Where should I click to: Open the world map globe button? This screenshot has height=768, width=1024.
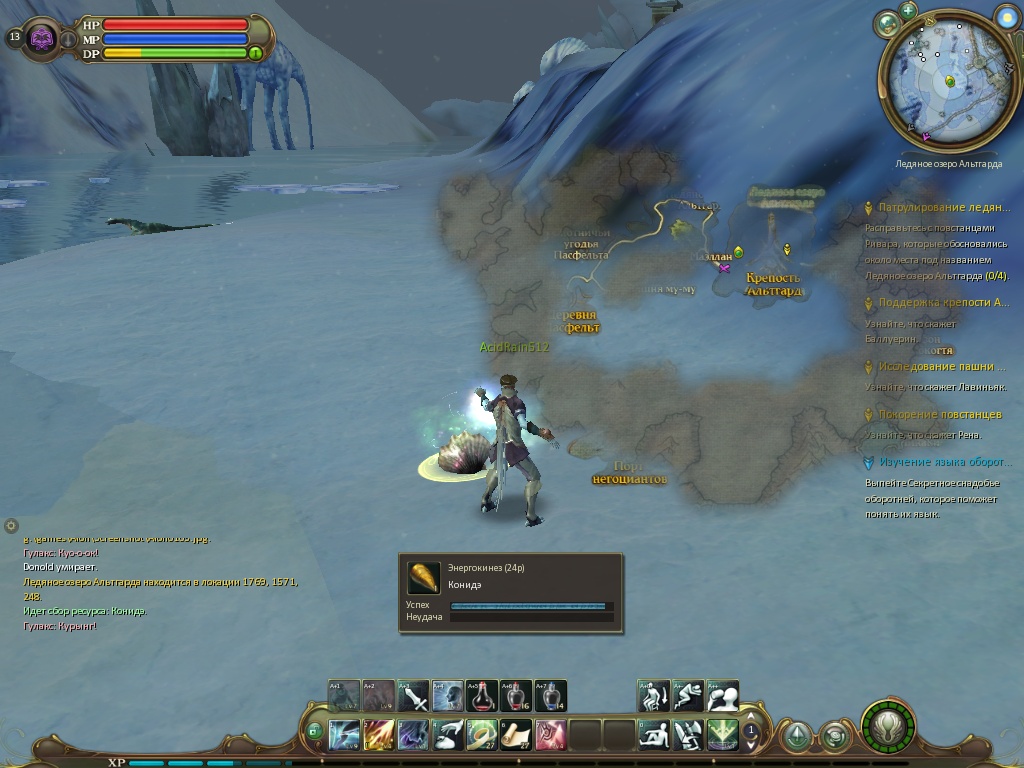point(886,24)
